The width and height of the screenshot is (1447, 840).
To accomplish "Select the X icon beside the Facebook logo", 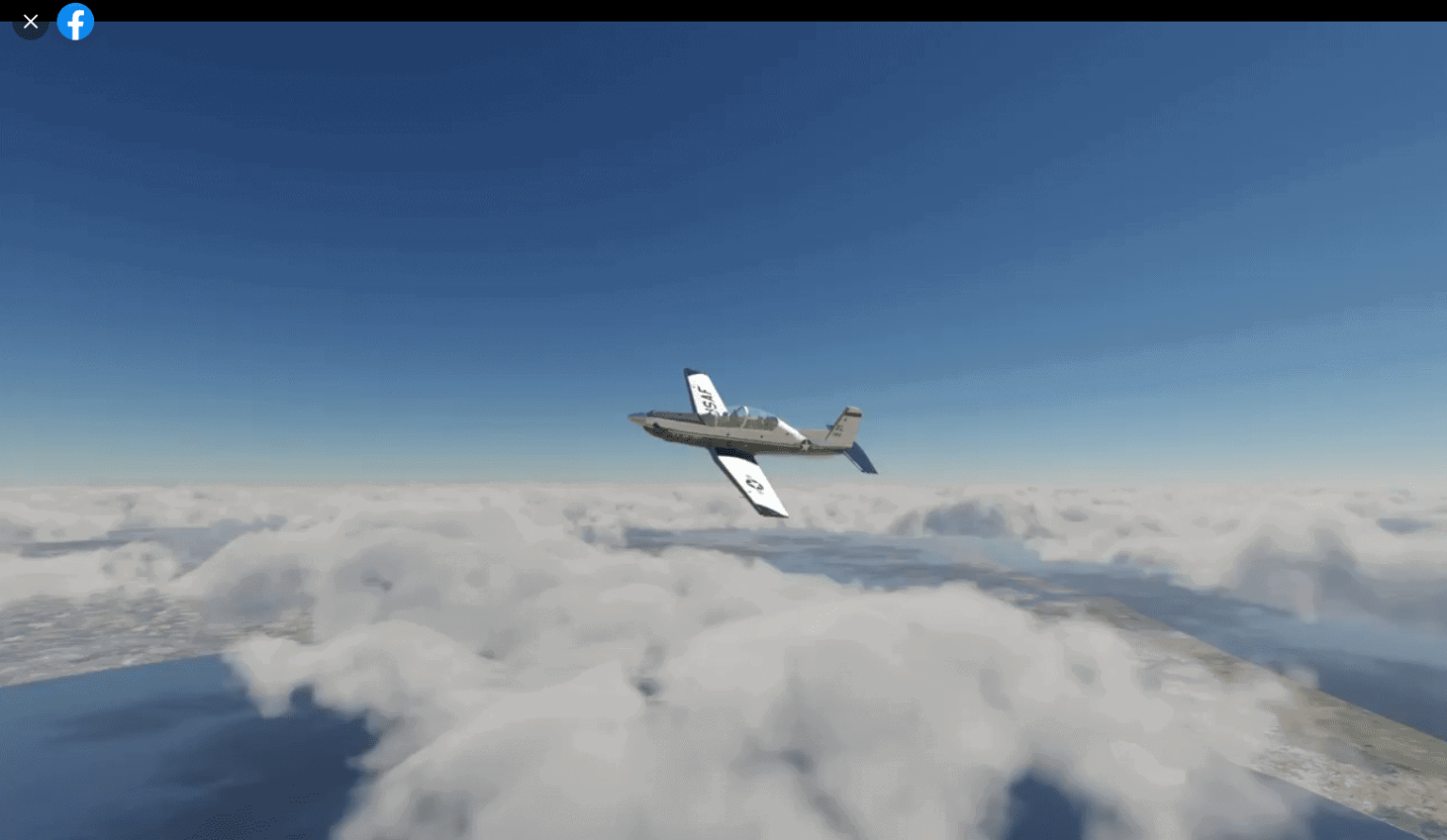I will click(x=30, y=21).
